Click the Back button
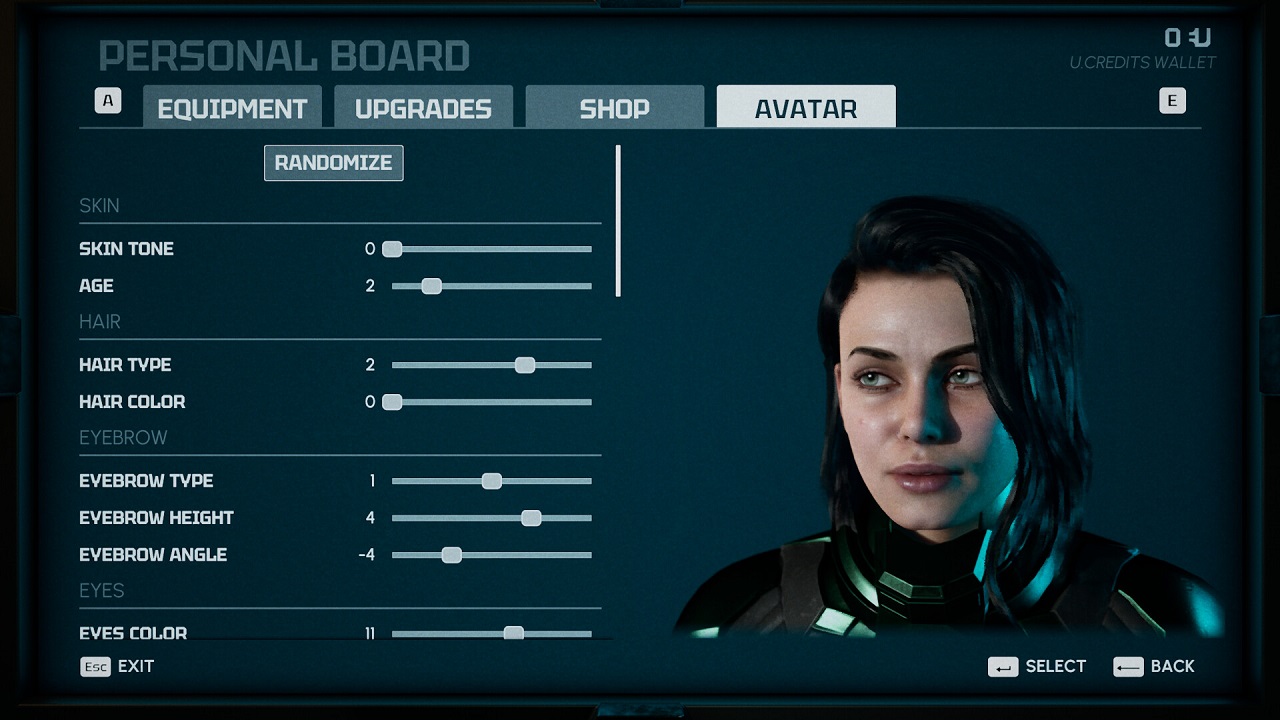The image size is (1280, 720). pyautogui.click(x=1154, y=666)
